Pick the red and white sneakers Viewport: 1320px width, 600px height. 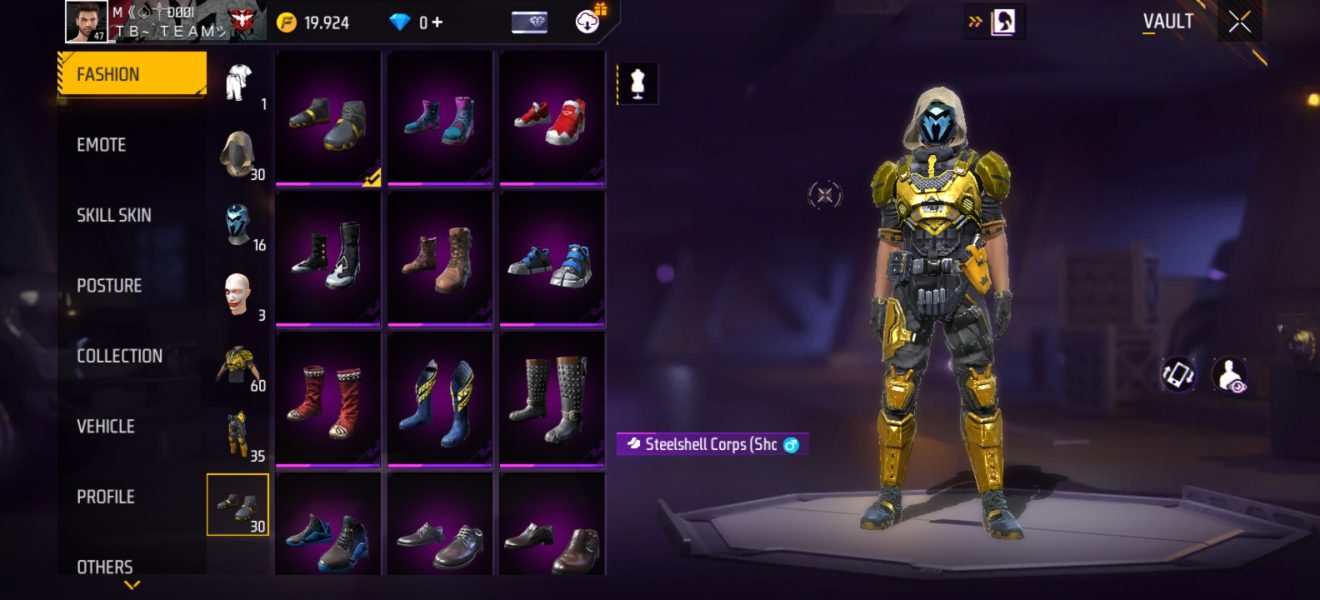[x=551, y=119]
